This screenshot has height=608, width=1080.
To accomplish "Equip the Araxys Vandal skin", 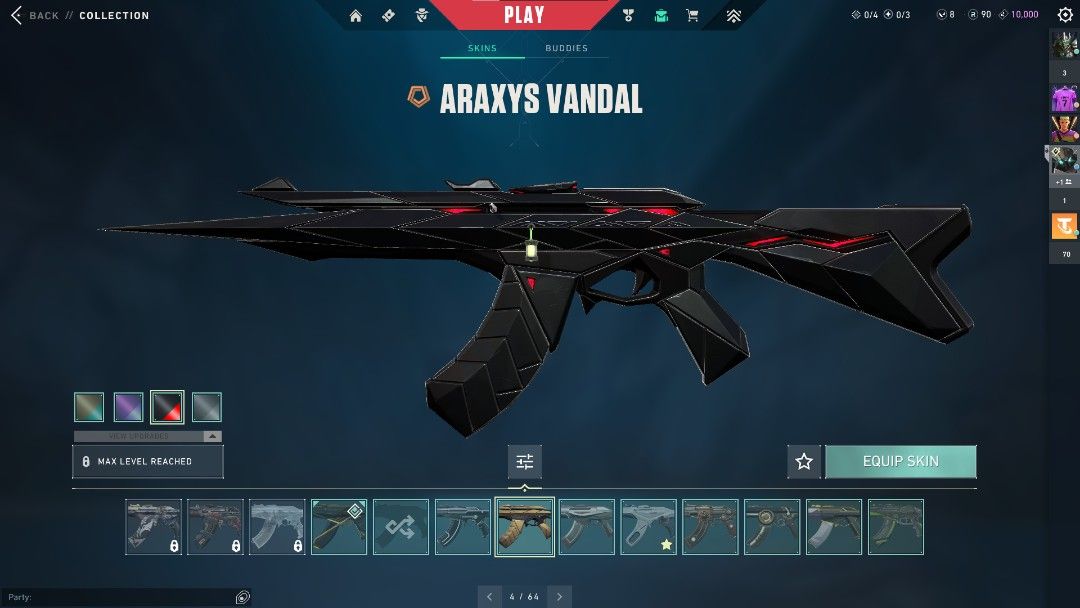I will [x=900, y=461].
